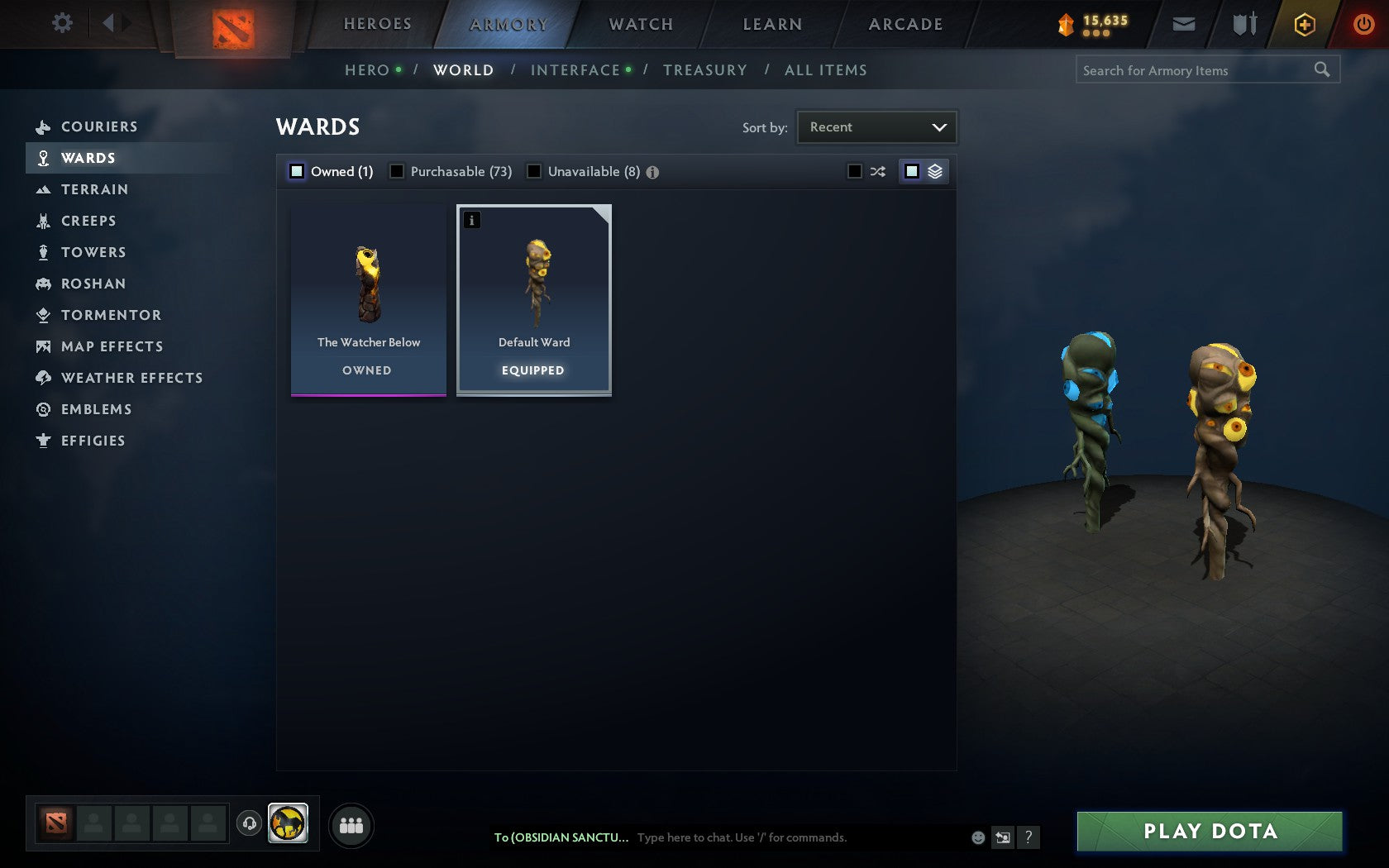
Task: Toggle the Unavailable (8) filter
Action: pos(535,171)
